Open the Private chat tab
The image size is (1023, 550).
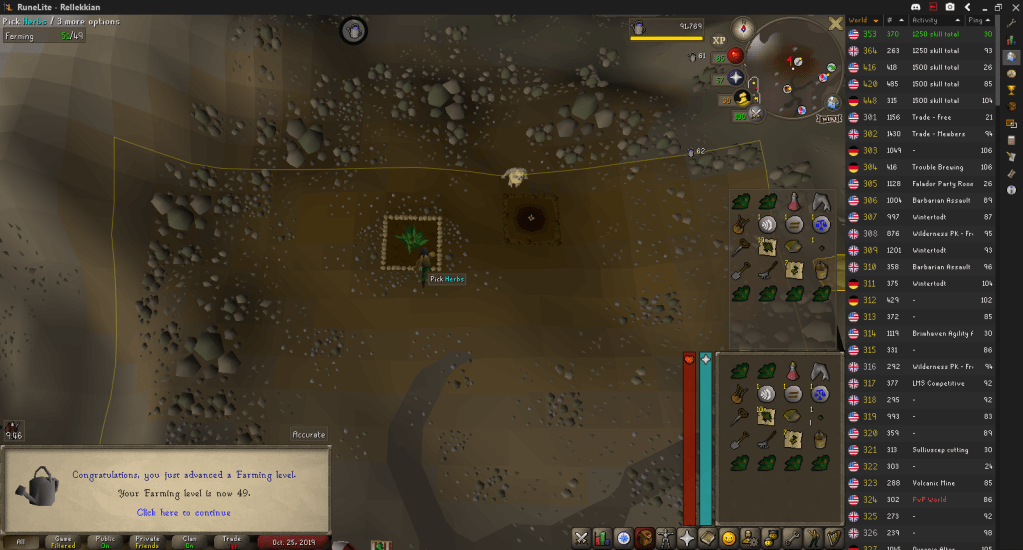click(147, 541)
